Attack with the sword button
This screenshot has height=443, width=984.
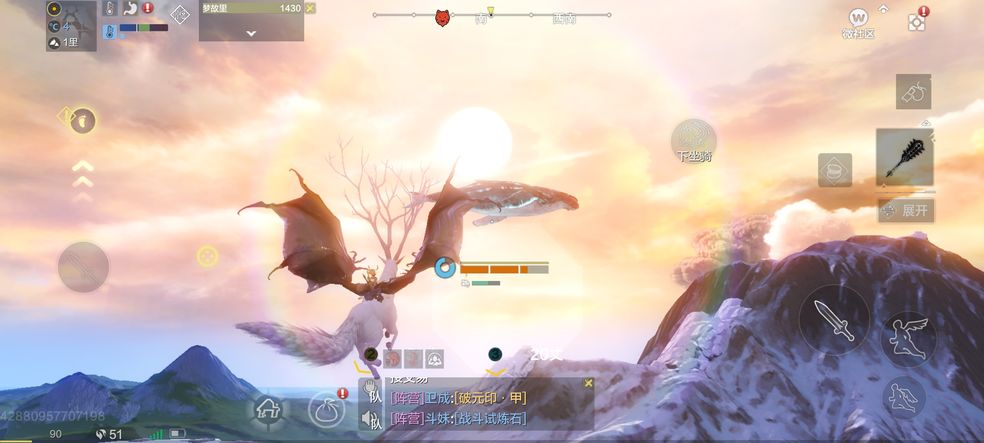click(x=833, y=320)
